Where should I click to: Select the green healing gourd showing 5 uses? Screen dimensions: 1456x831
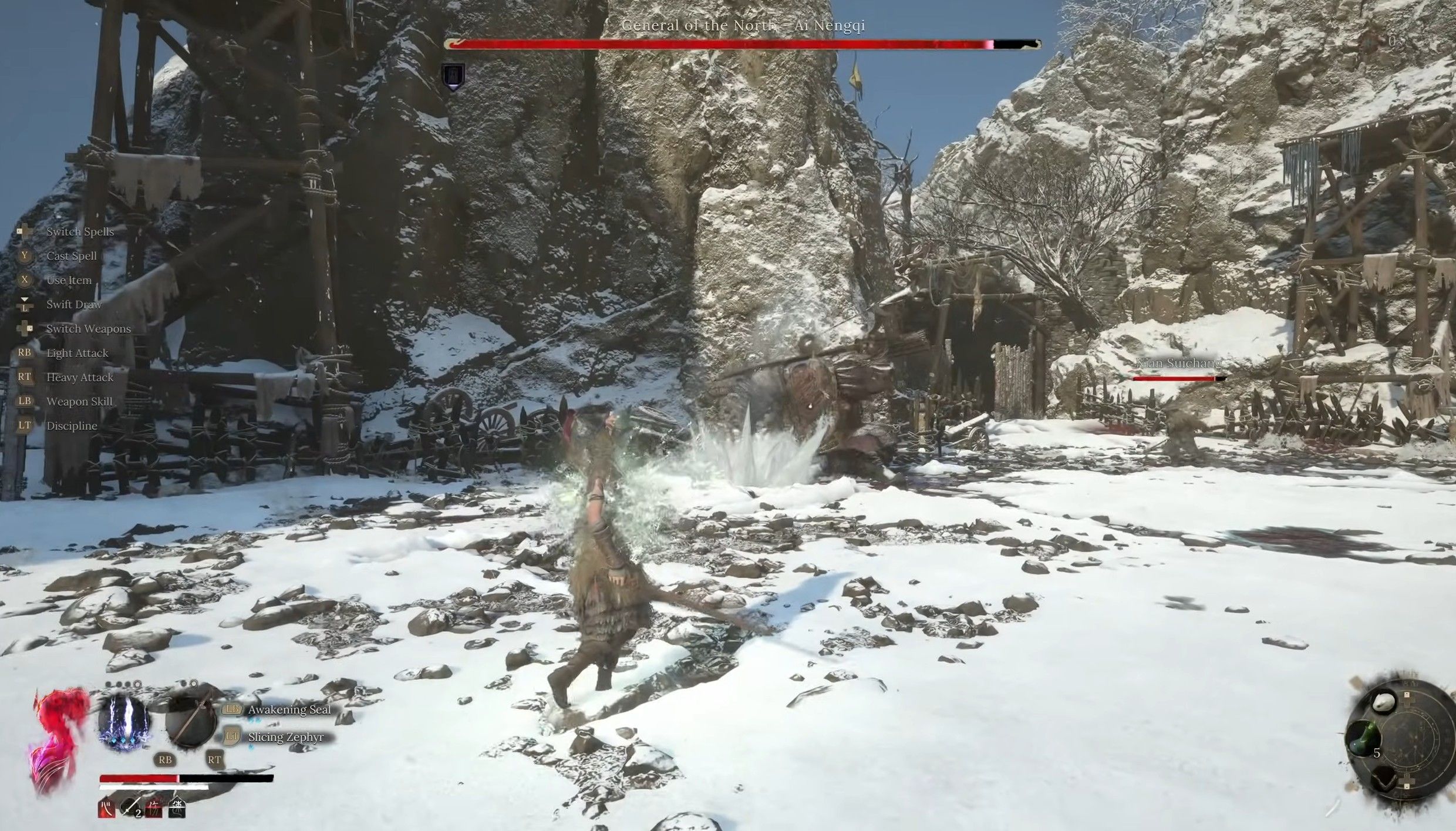pyautogui.click(x=1362, y=737)
